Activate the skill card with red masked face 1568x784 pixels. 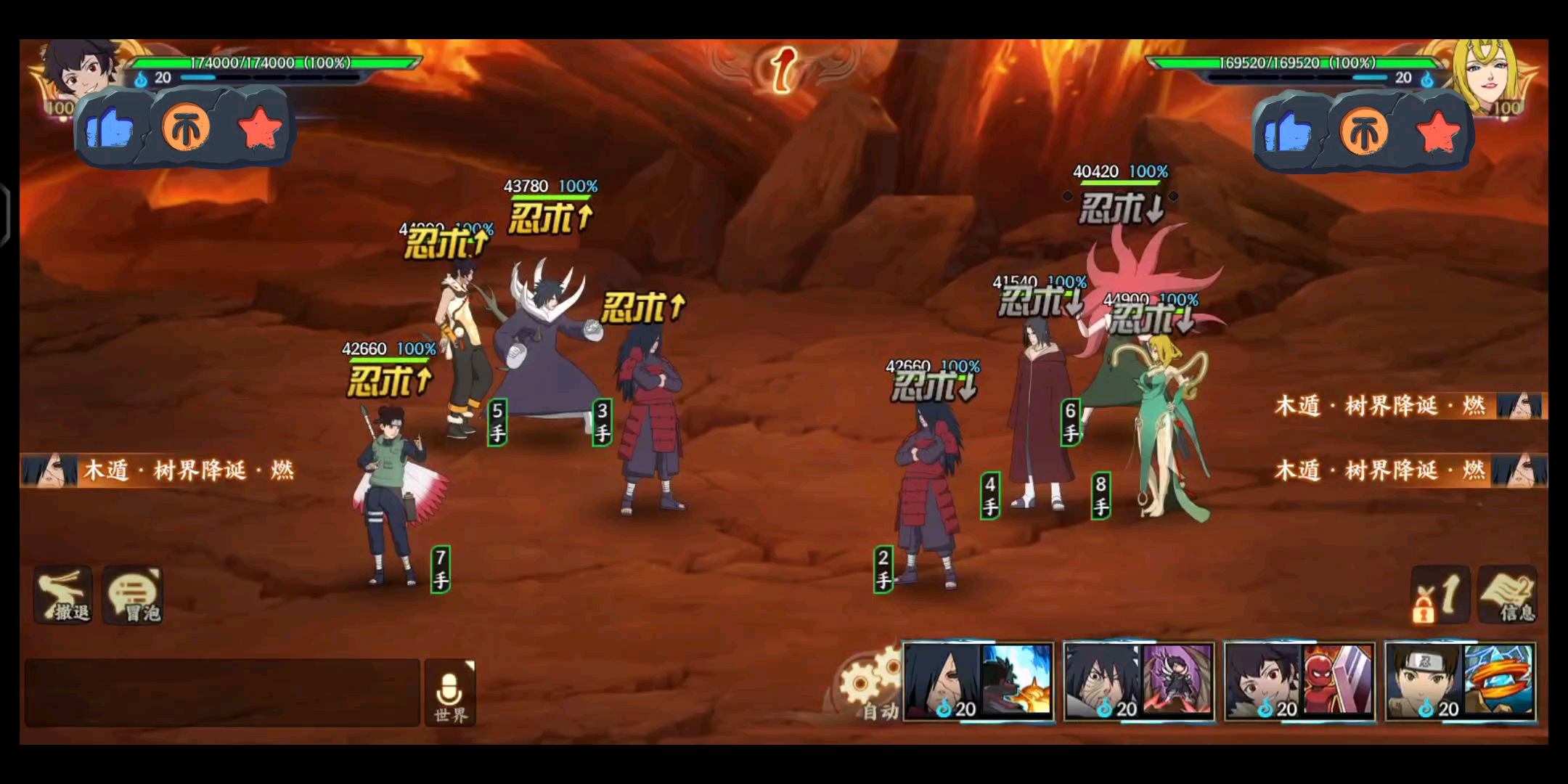pos(1300,681)
